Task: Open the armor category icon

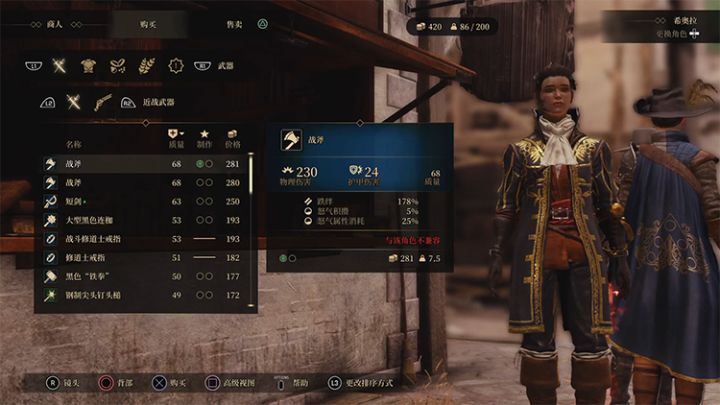Action: coord(88,66)
